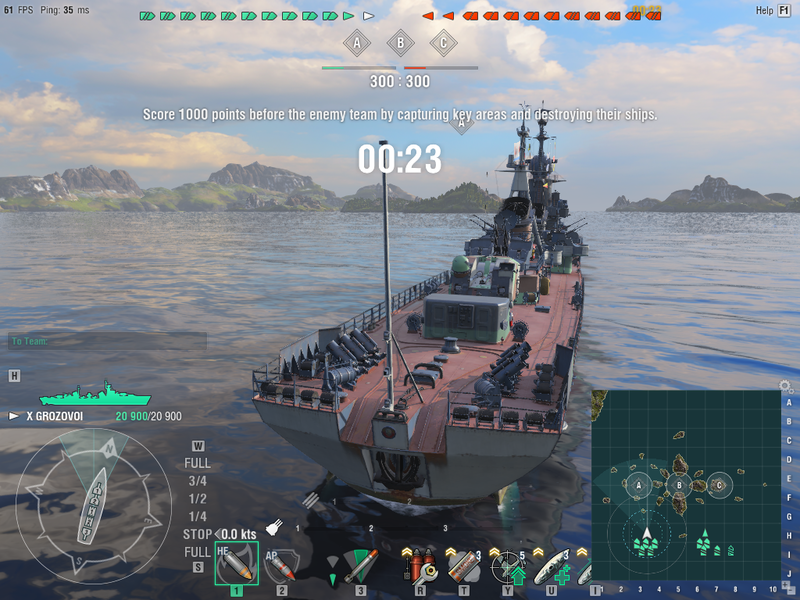The width and height of the screenshot is (800, 600).
Task: Activate the Defensive AA Fire consumable
Action: (507, 567)
